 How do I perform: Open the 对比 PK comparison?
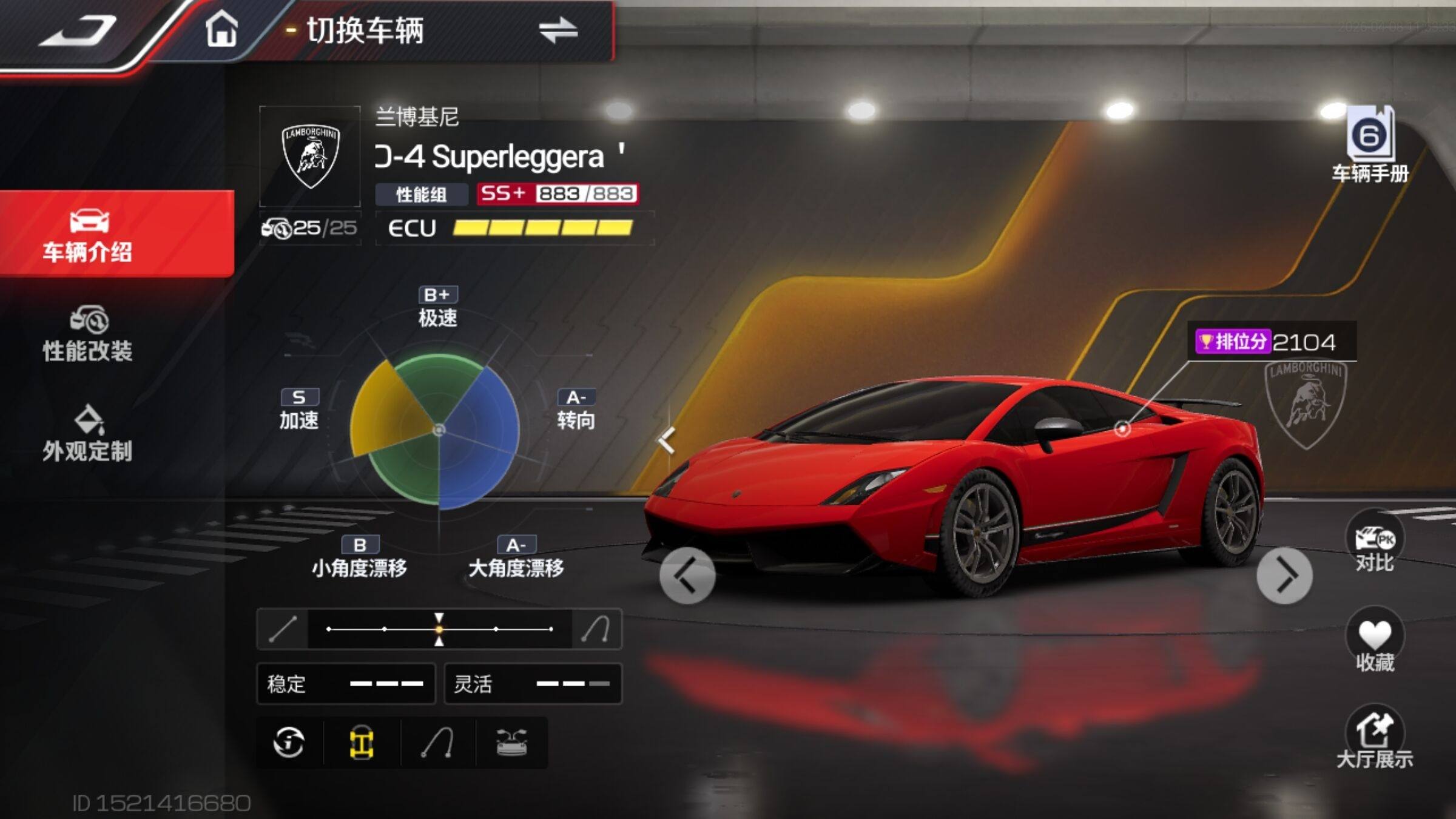coord(1374,543)
